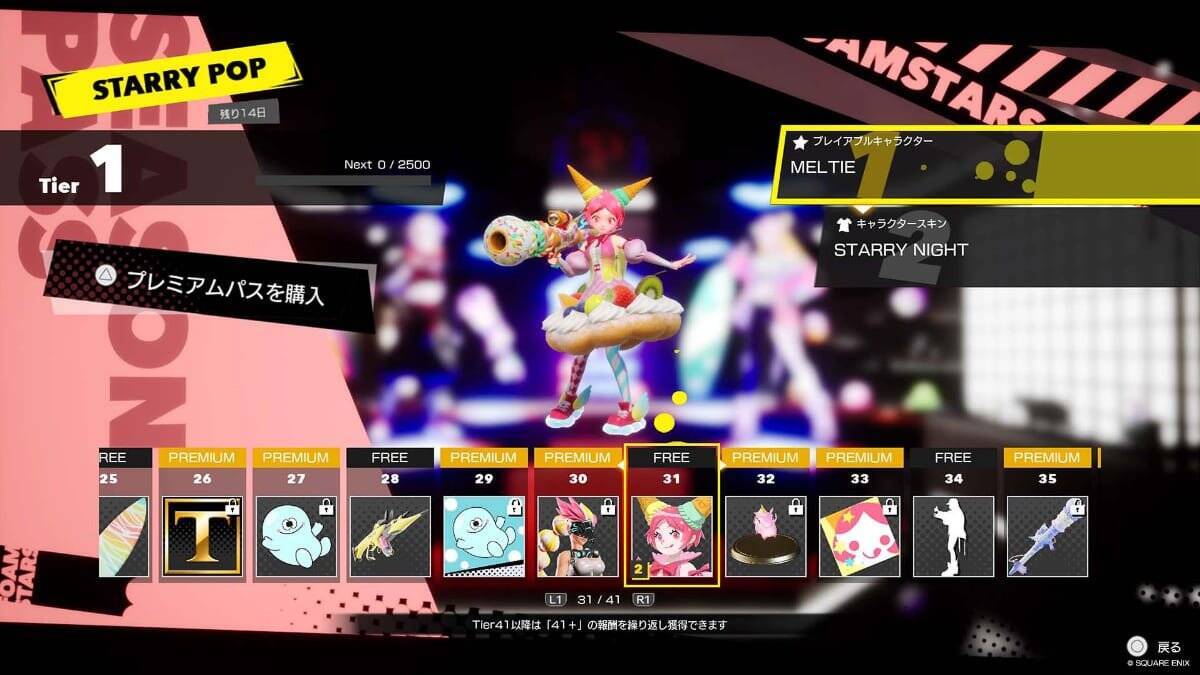Pick the tier 27 blue seal reward

pyautogui.click(x=296, y=536)
